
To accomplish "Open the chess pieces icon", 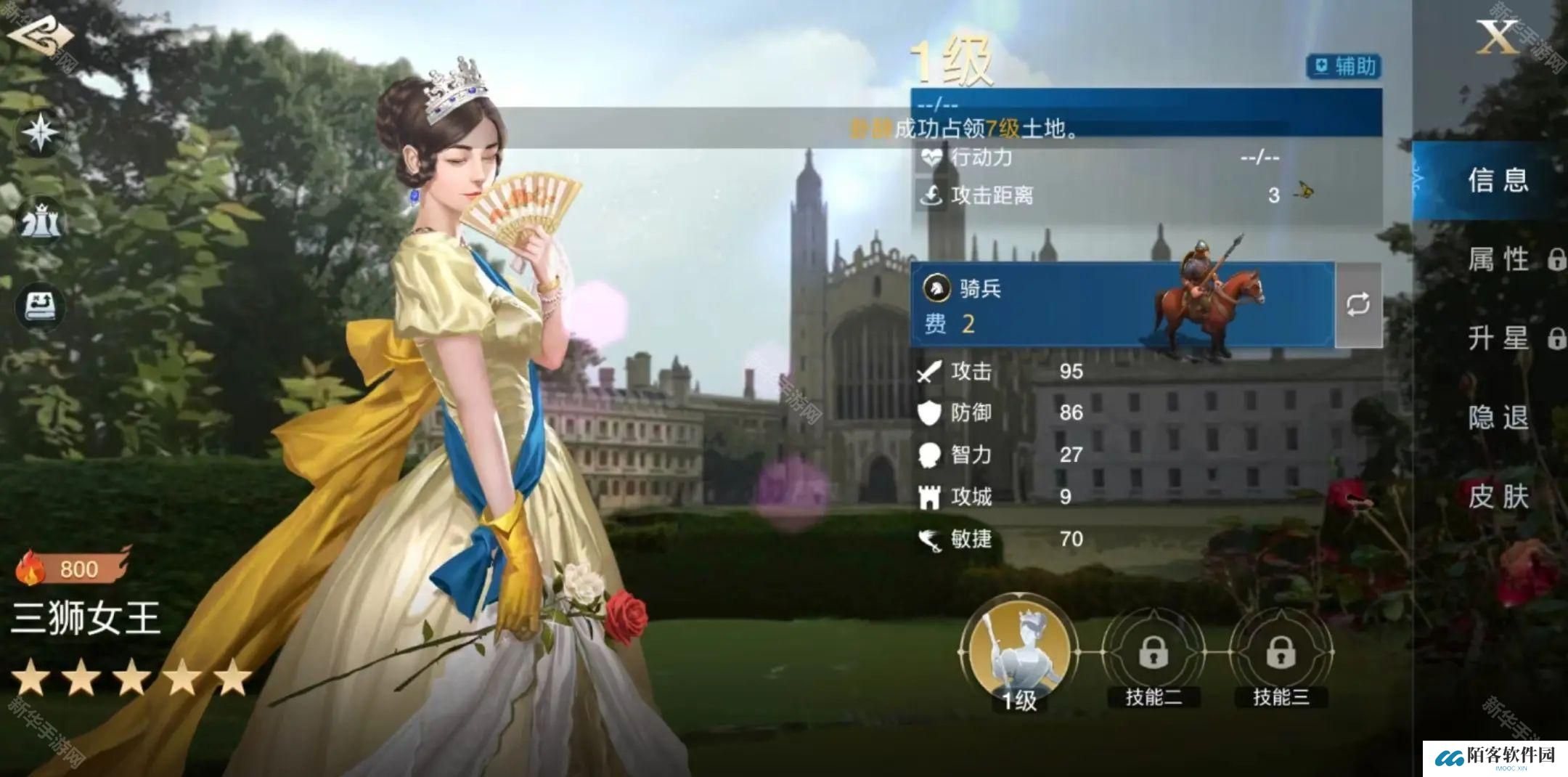I will click(41, 221).
